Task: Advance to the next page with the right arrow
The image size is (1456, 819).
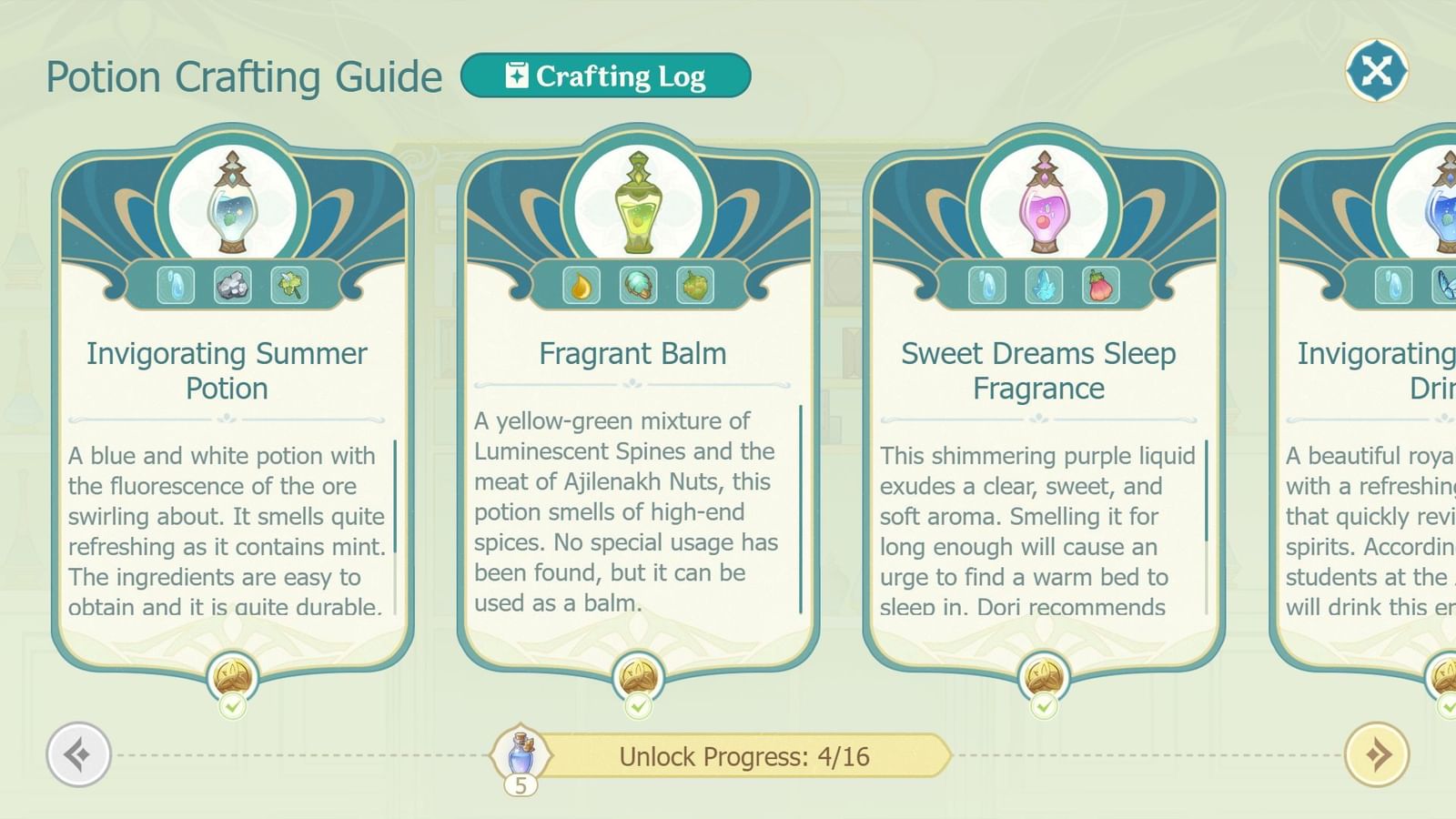Action: 1377,754
